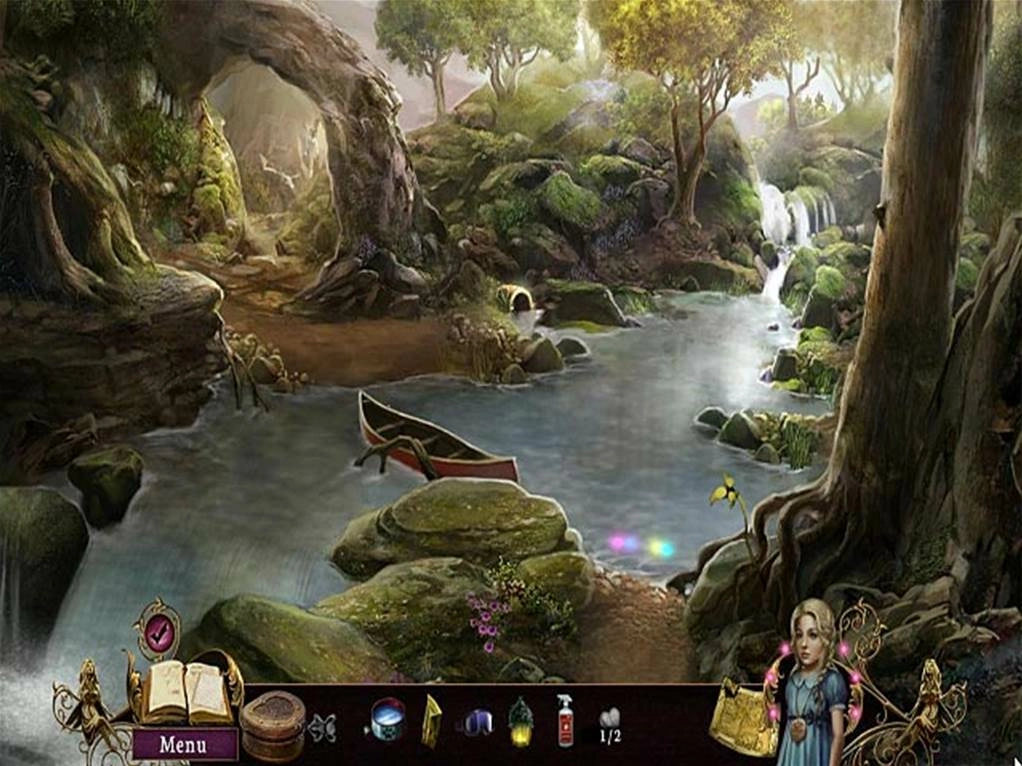Open the journal book
Screen dimensions: 1022x766
(185, 692)
